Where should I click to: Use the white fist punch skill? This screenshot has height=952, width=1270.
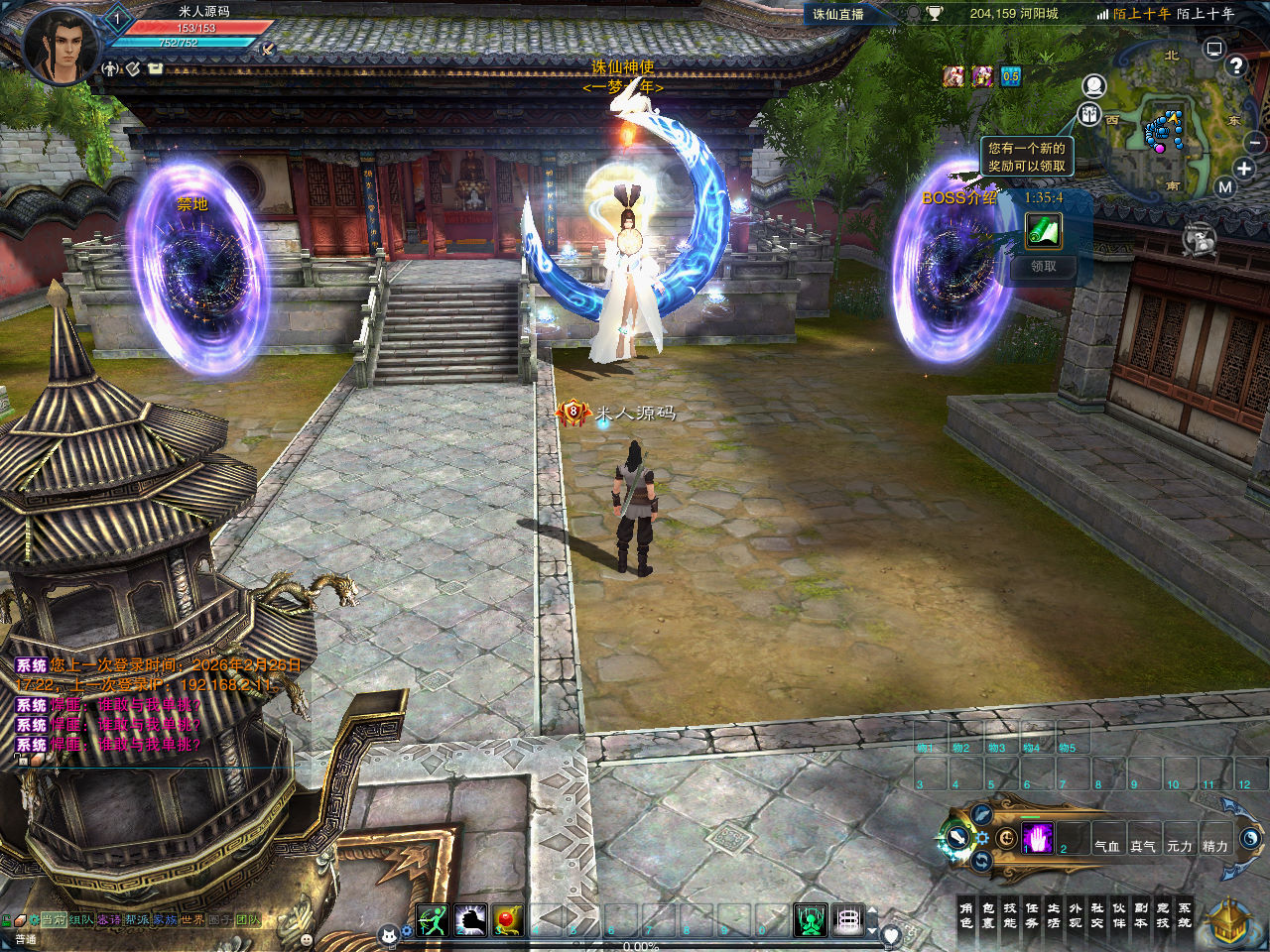[x=470, y=921]
